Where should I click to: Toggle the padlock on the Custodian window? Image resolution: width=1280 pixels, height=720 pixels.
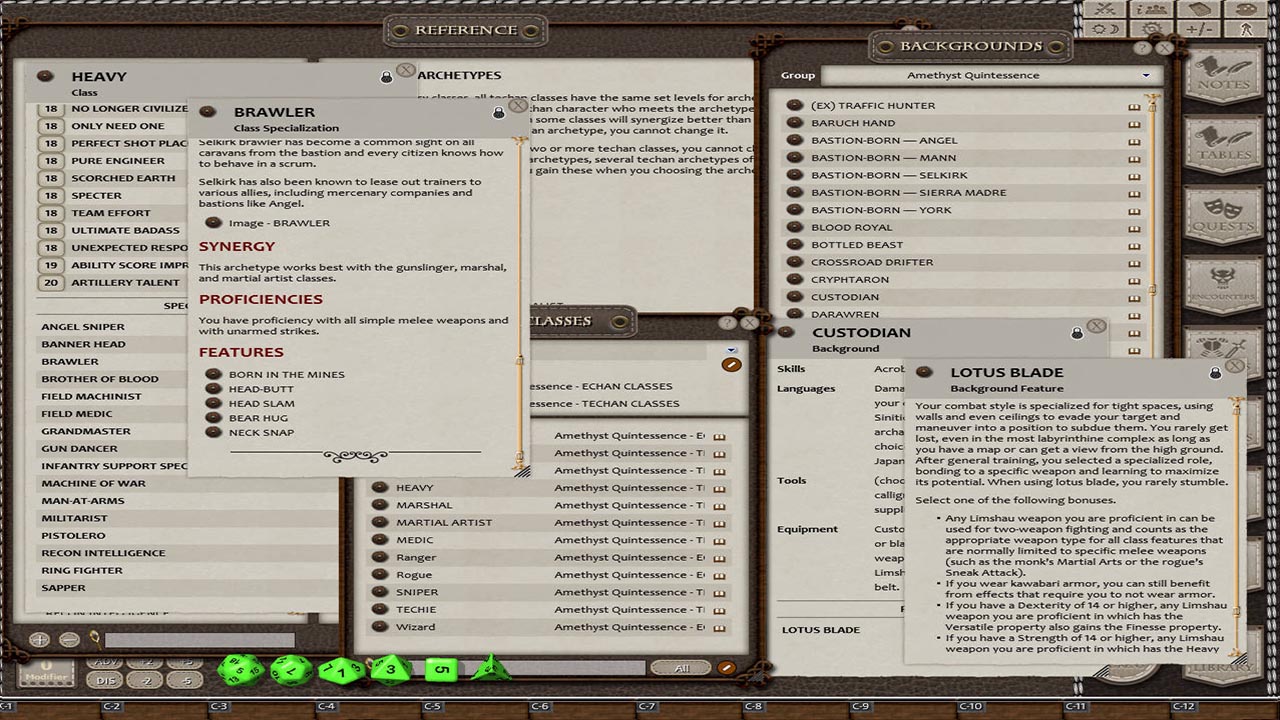[x=1077, y=331]
